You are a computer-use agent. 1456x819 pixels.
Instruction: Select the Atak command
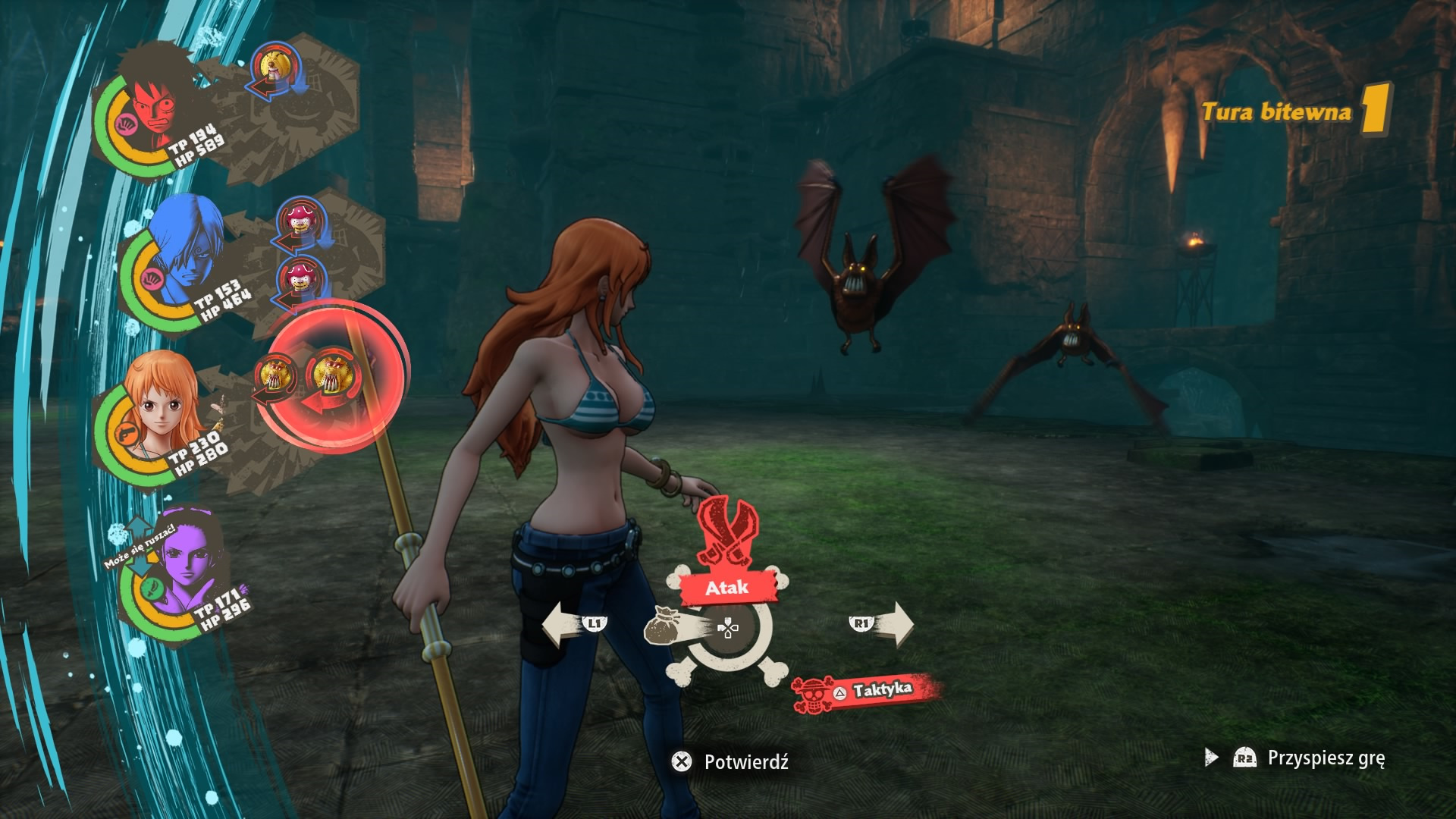point(727,587)
